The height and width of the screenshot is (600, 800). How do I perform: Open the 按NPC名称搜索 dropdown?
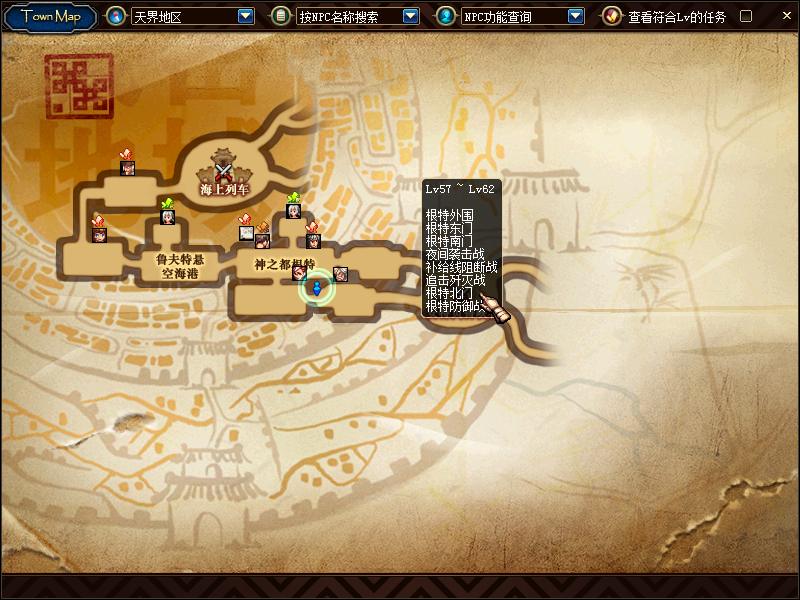pyautogui.click(x=411, y=16)
